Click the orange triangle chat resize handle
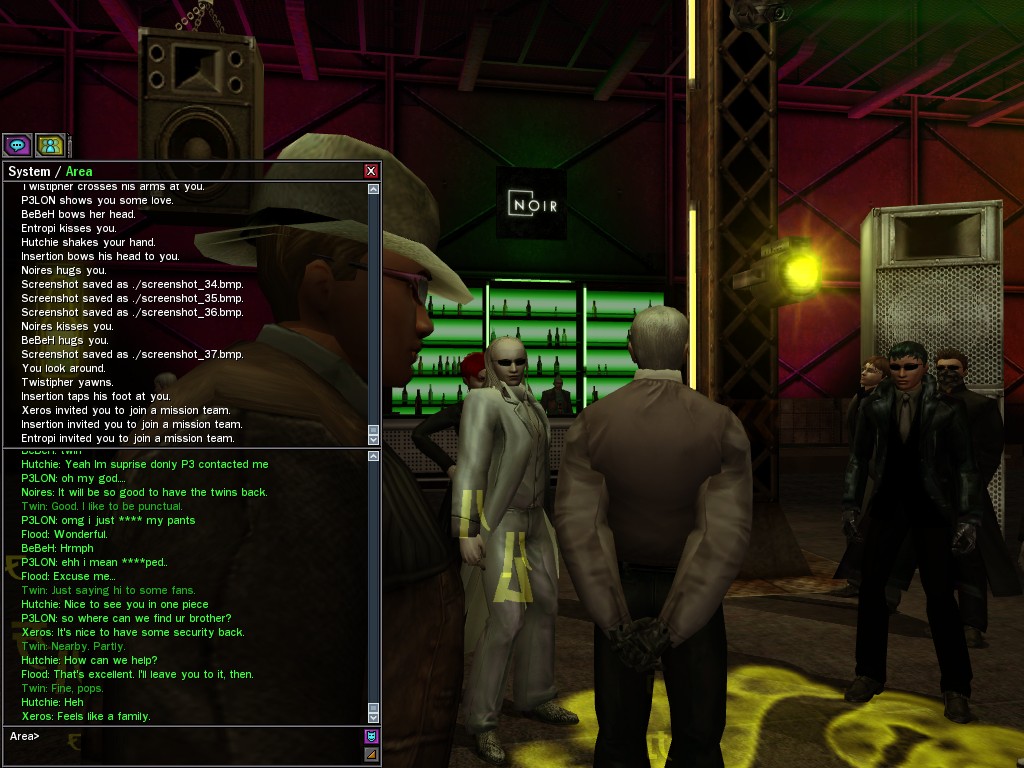This screenshot has width=1024, height=768. [x=371, y=753]
